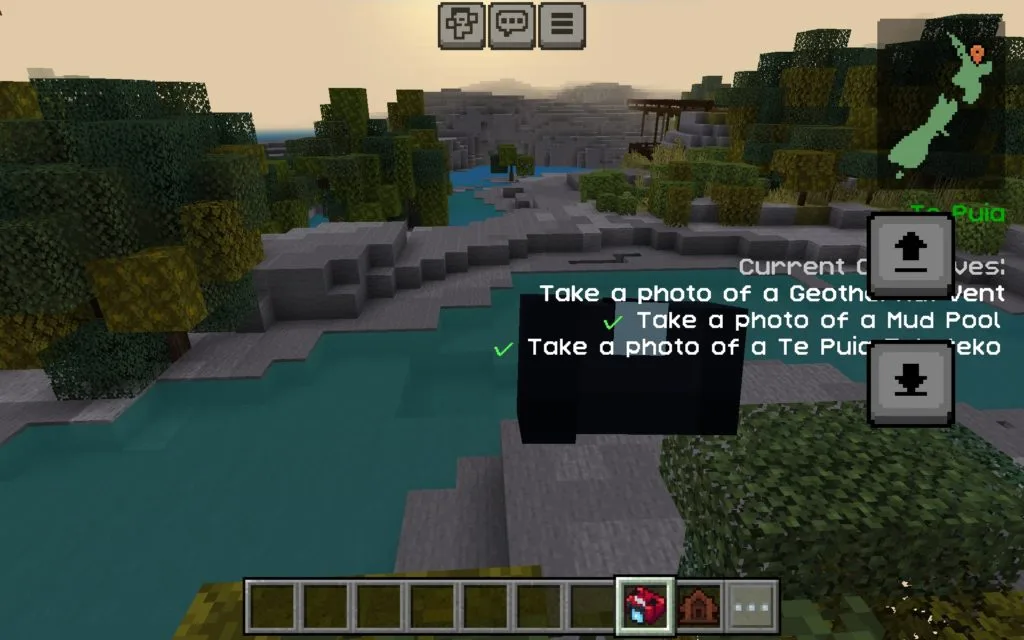The height and width of the screenshot is (640, 1024).
Task: Open the emote button at top
Action: 461,25
